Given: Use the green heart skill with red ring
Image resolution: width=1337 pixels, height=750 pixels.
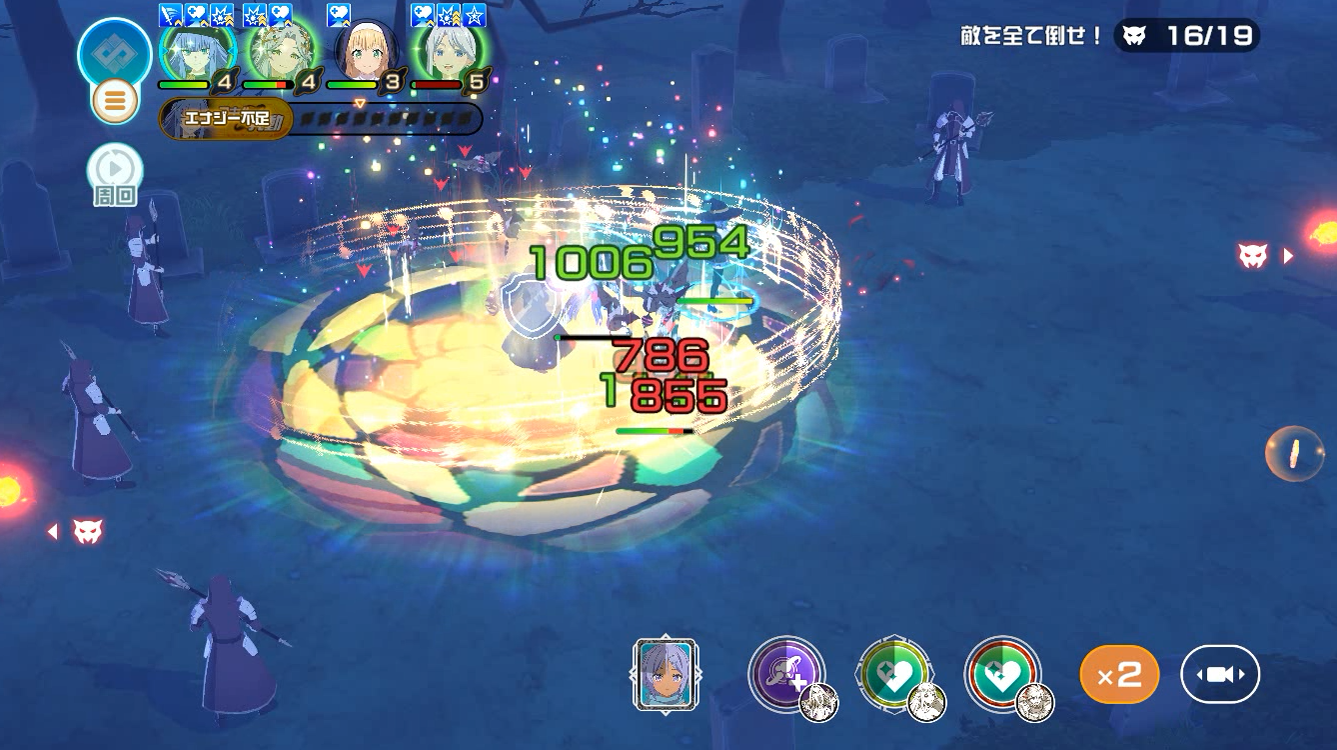Looking at the screenshot, I should pos(1002,674).
